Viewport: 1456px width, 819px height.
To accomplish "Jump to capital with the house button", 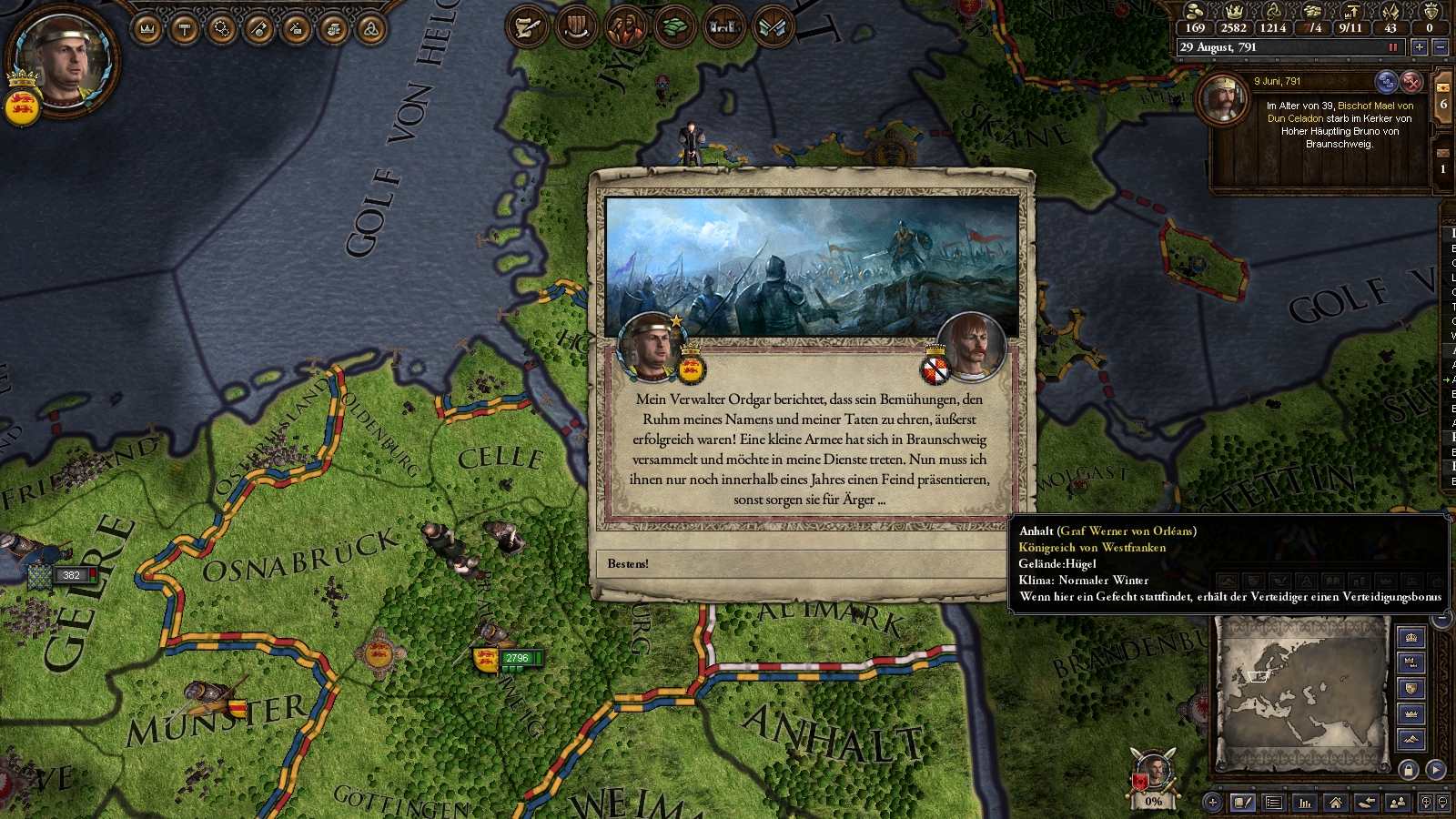I will (1336, 803).
